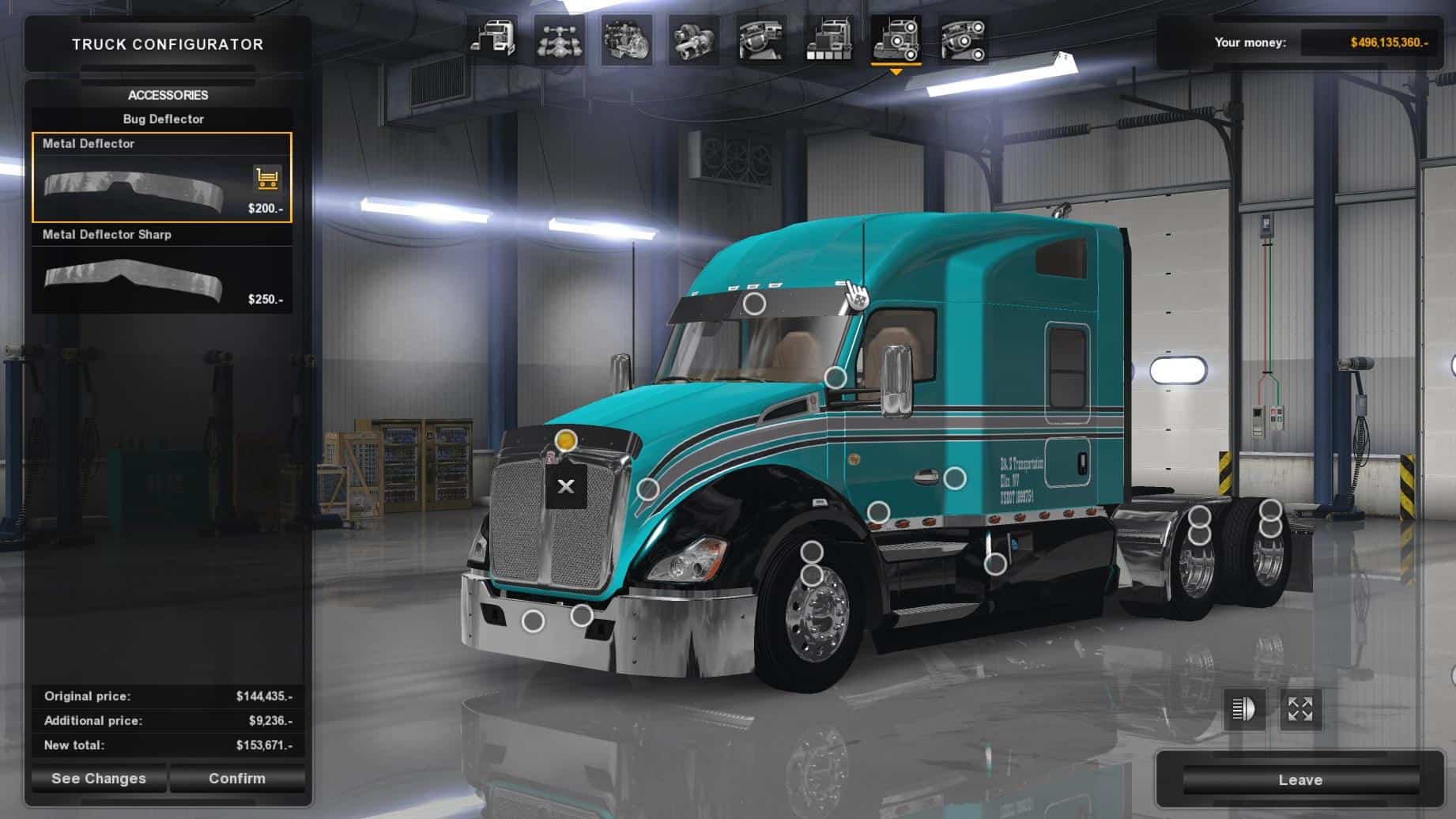The width and height of the screenshot is (1456, 819).
Task: Select the yellow hood accessory node
Action: tap(566, 440)
